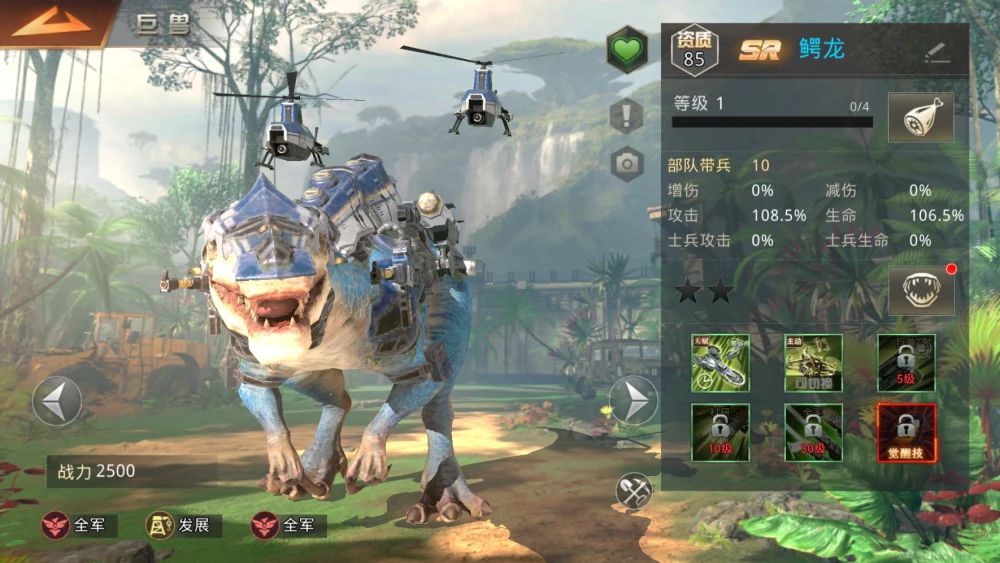Open the beast jaw button with red dot
Image resolution: width=1000 pixels, height=563 pixels.
tap(920, 292)
